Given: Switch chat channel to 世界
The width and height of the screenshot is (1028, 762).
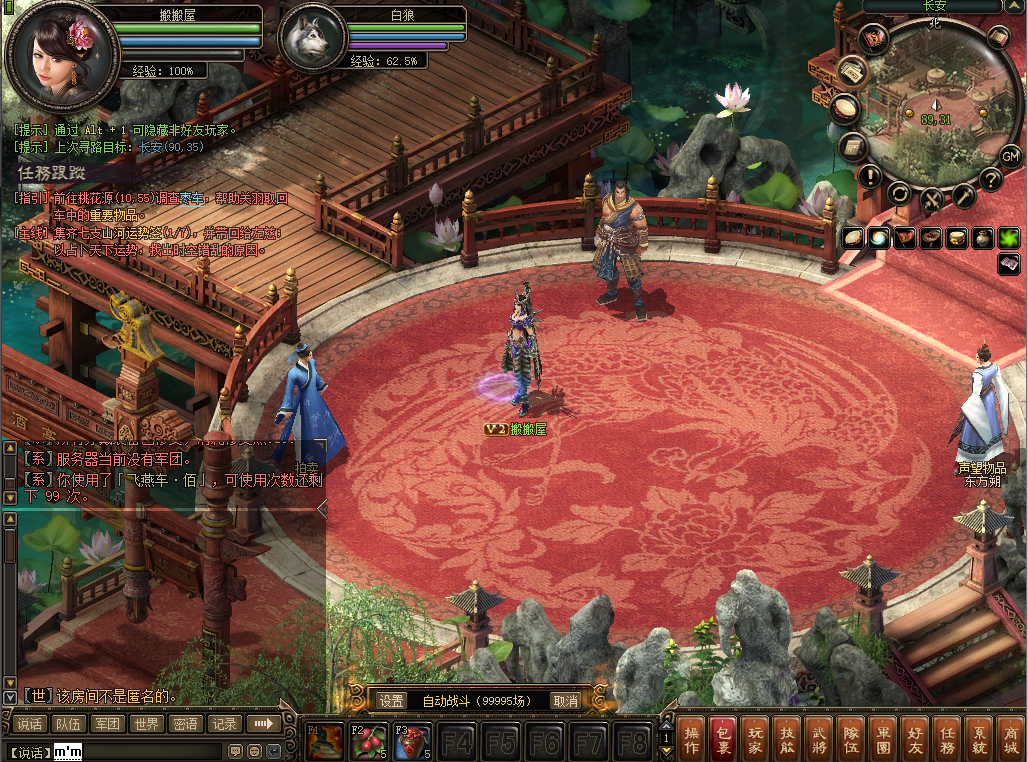Looking at the screenshot, I should point(146,724).
